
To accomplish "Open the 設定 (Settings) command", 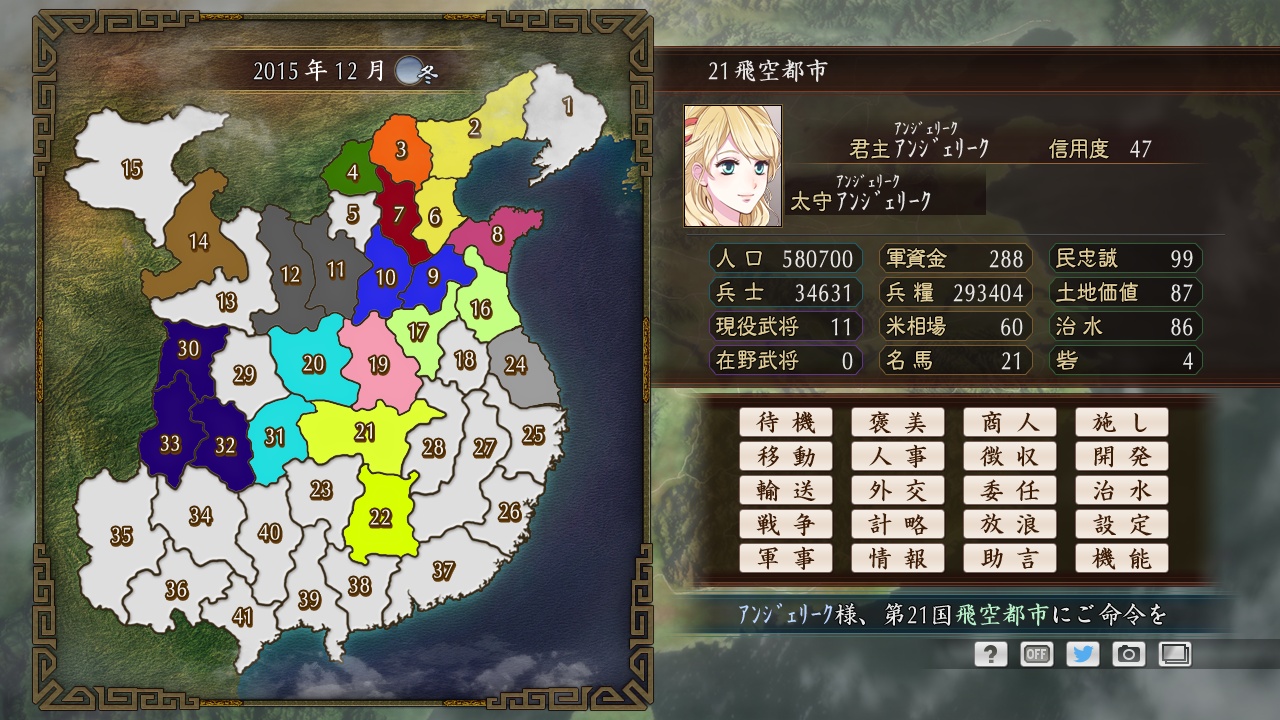I will point(1122,524).
